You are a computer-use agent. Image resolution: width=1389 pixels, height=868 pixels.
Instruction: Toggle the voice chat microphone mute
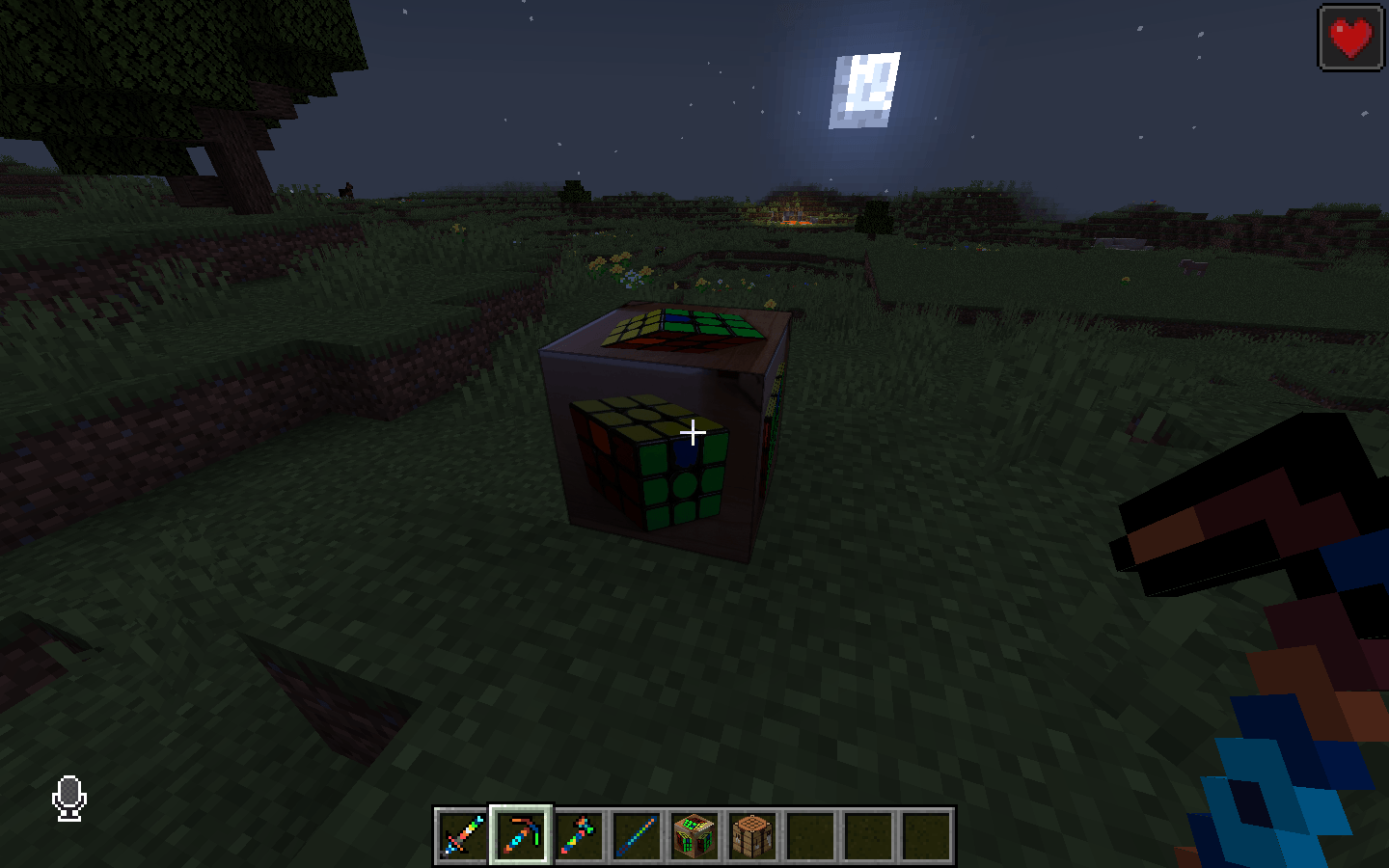click(x=68, y=799)
